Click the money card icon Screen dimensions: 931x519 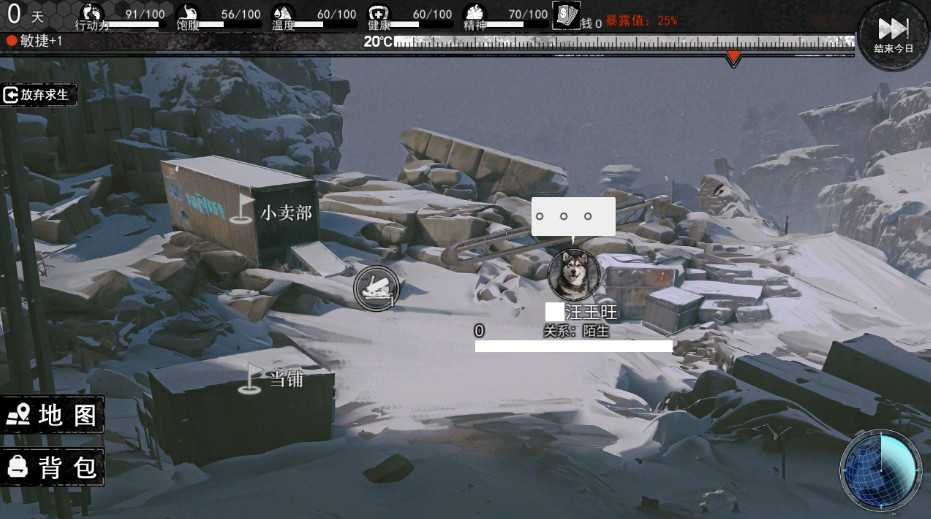[566, 16]
